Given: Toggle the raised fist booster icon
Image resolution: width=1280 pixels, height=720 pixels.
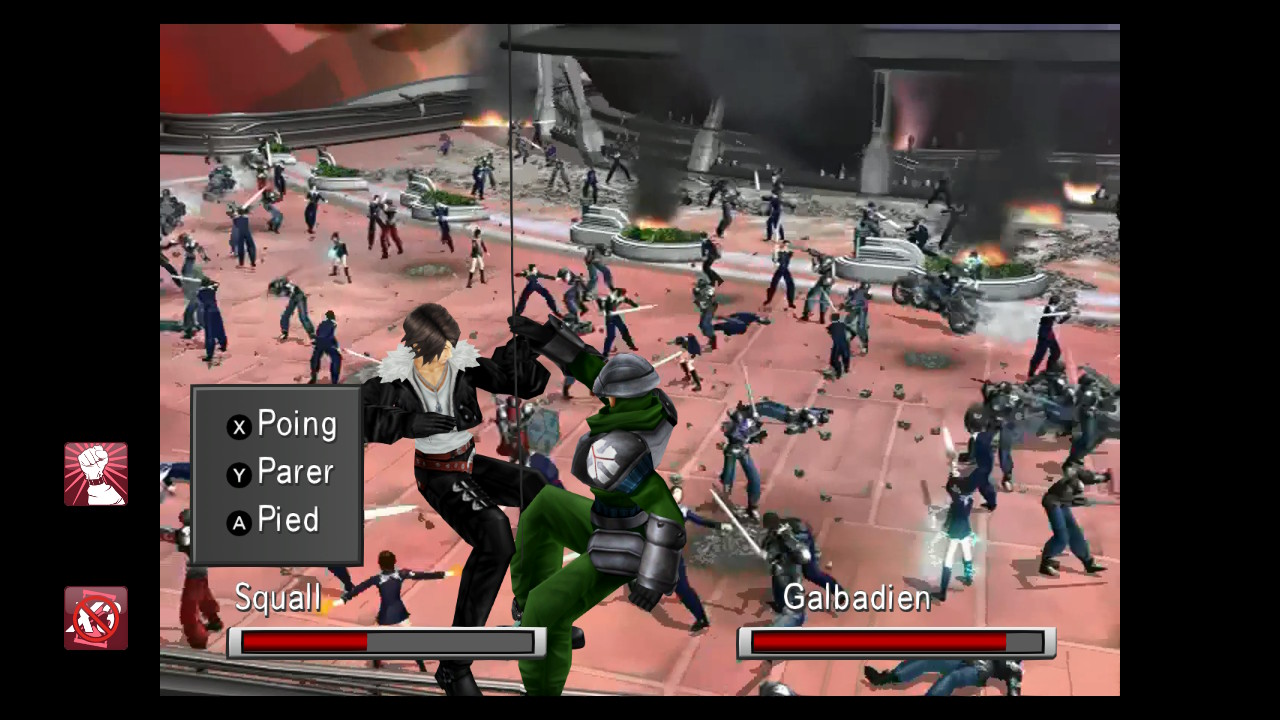Looking at the screenshot, I should (x=96, y=474).
